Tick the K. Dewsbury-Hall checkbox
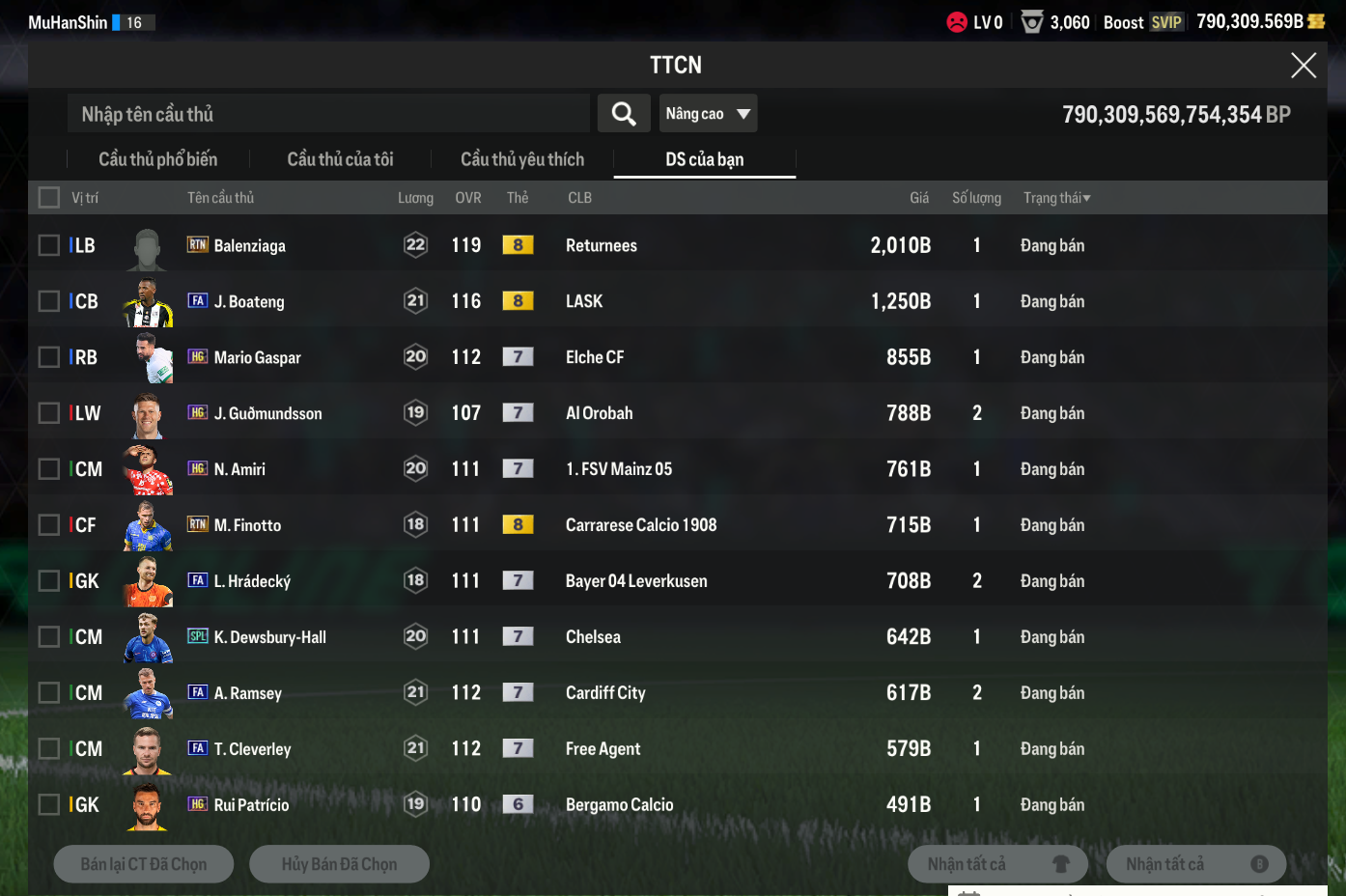This screenshot has width=1346, height=896. point(49,637)
